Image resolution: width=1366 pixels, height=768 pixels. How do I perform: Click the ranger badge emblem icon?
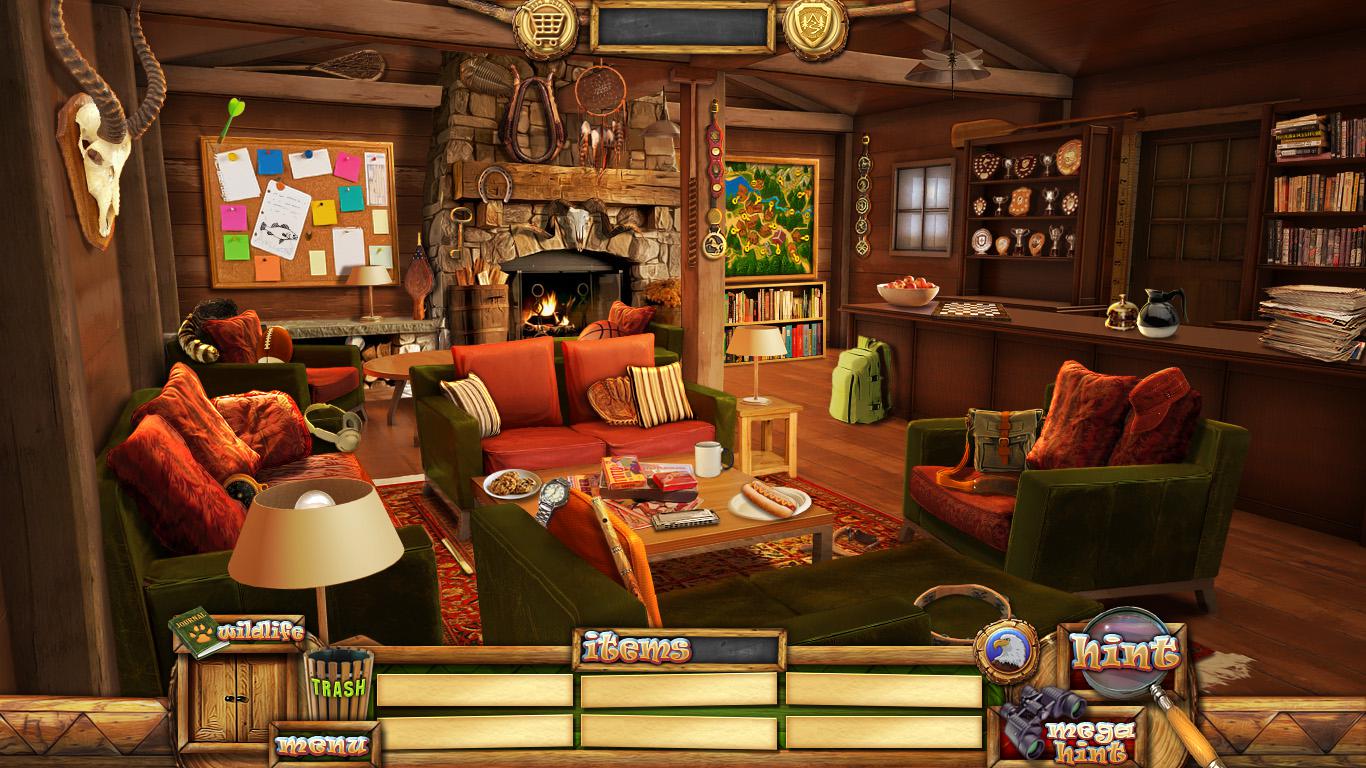click(x=815, y=26)
